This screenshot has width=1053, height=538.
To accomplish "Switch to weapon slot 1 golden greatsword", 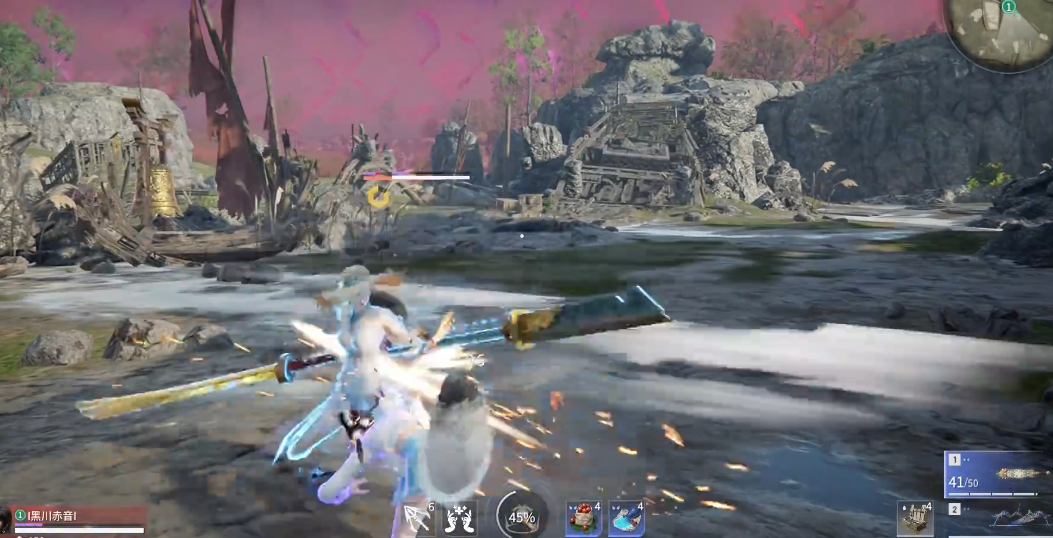I will pyautogui.click(x=998, y=474).
